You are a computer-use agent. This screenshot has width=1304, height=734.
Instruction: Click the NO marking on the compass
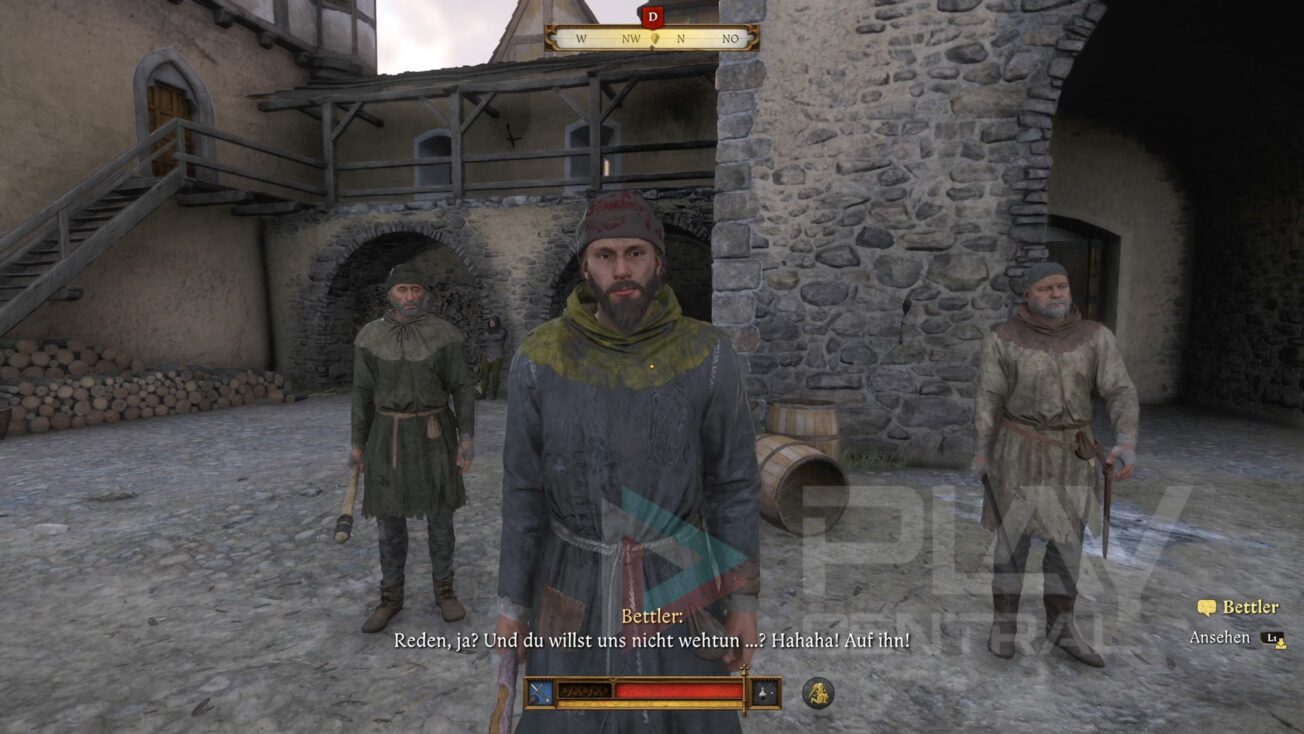pos(729,40)
